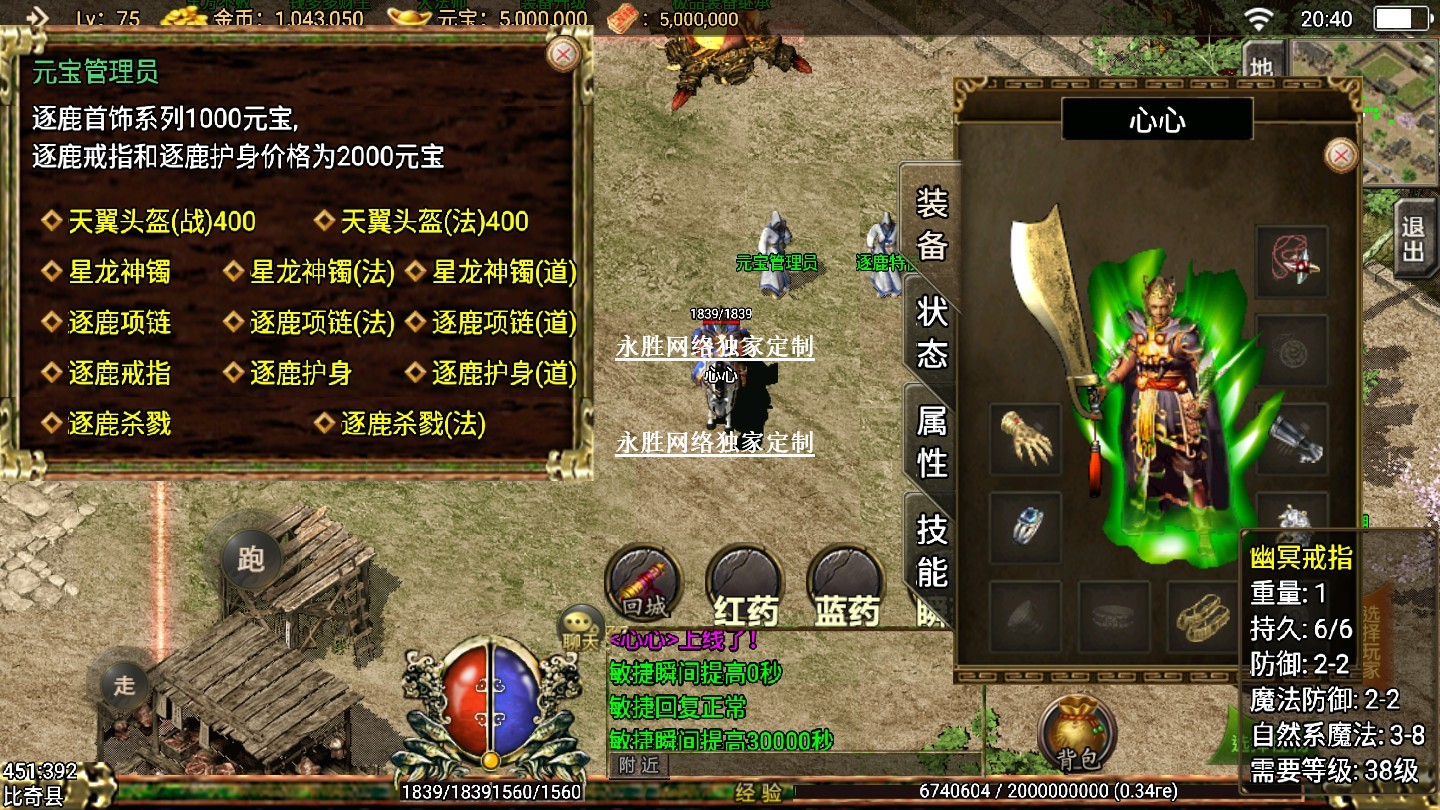This screenshot has height=810, width=1440.
Task: Open the 状态 tab
Action: [931, 333]
